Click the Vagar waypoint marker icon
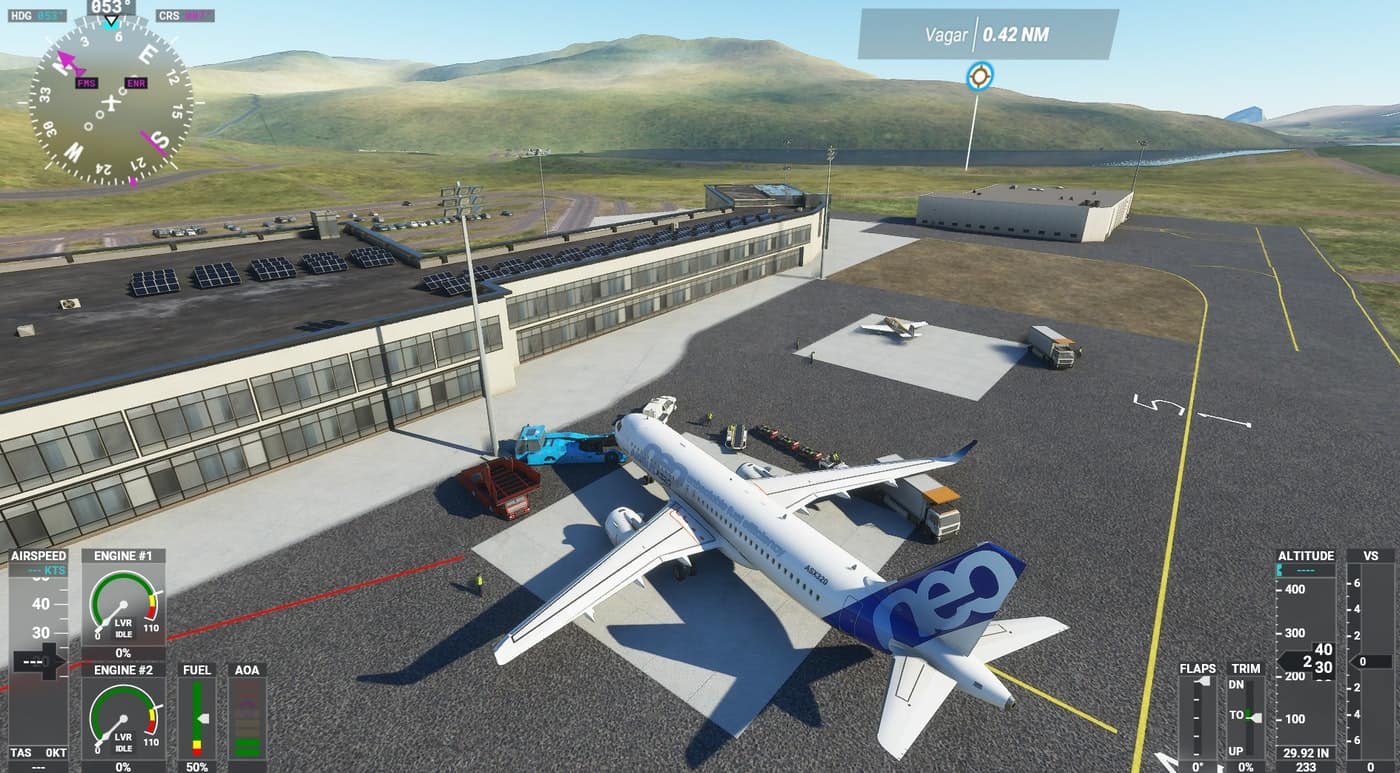 click(x=979, y=76)
